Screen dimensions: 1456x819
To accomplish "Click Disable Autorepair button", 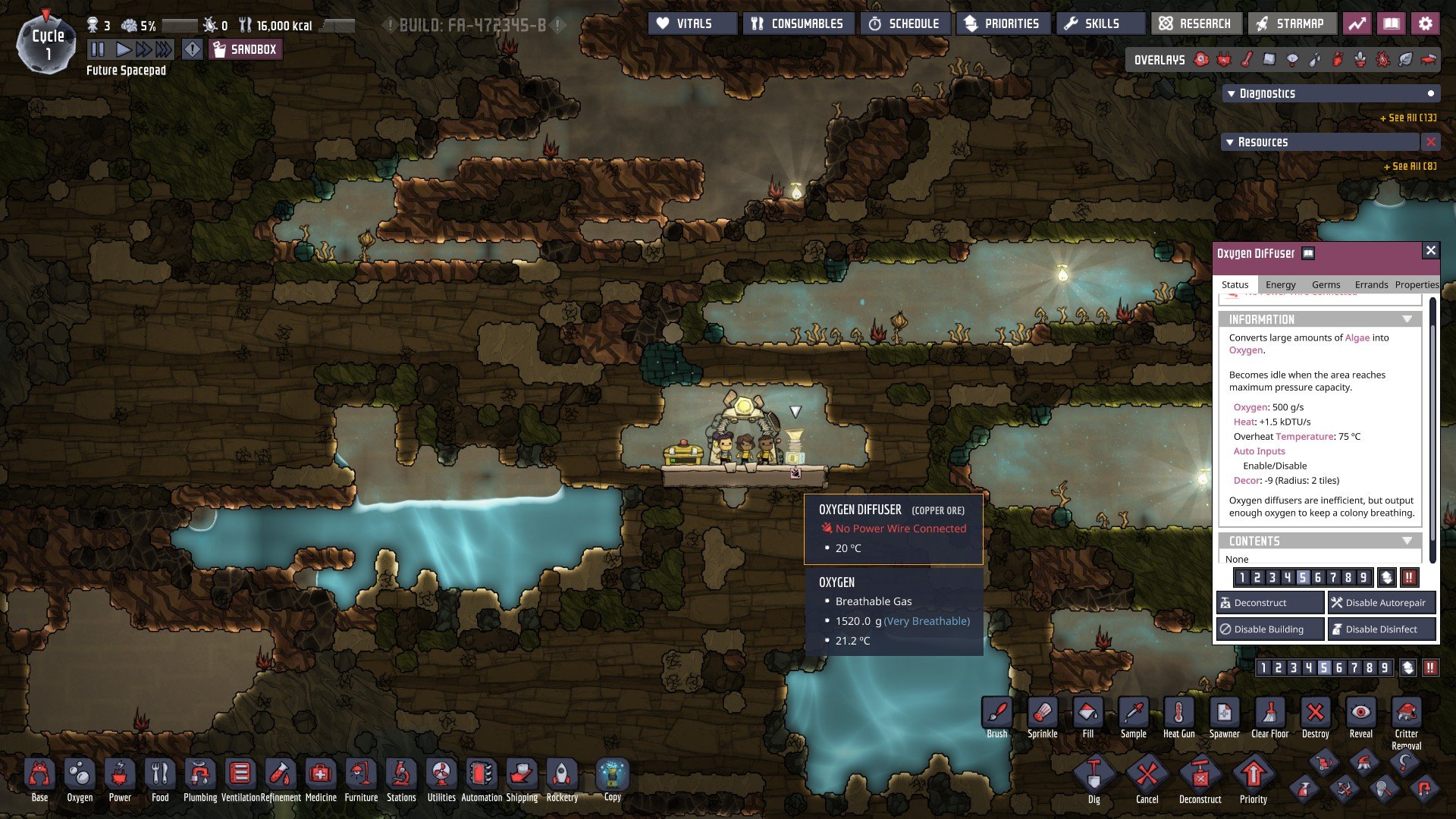I will pos(1382,603).
